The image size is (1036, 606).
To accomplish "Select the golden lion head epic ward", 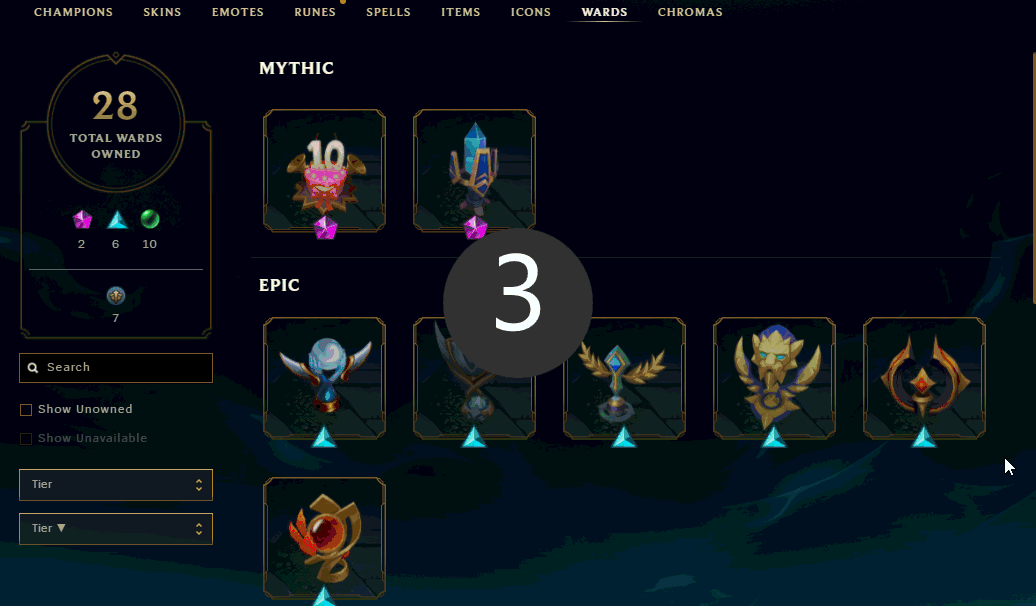I will (774, 378).
